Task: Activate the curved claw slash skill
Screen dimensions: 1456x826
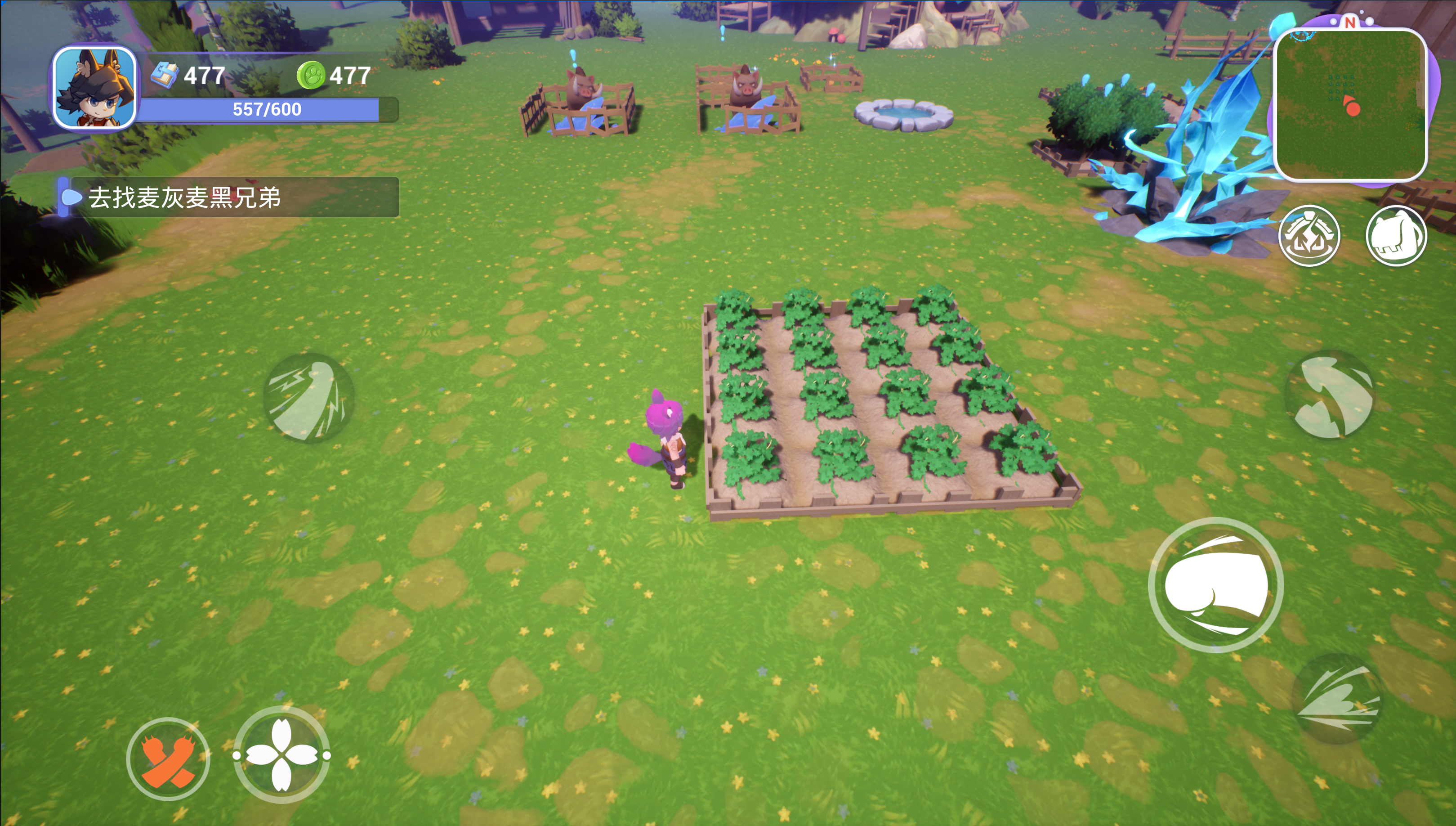Action: [x=1331, y=396]
